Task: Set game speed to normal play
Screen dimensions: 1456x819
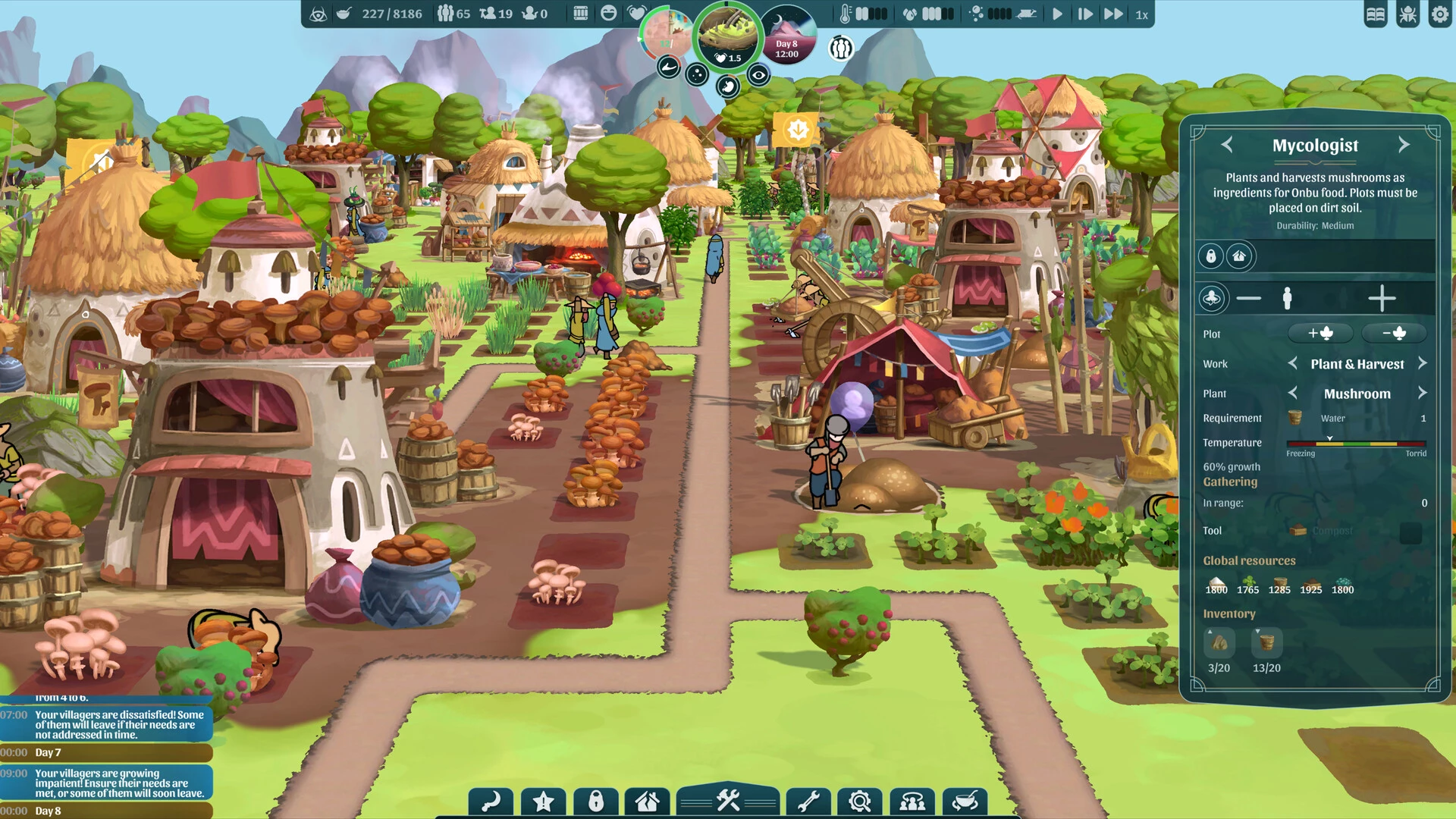Action: [1057, 14]
